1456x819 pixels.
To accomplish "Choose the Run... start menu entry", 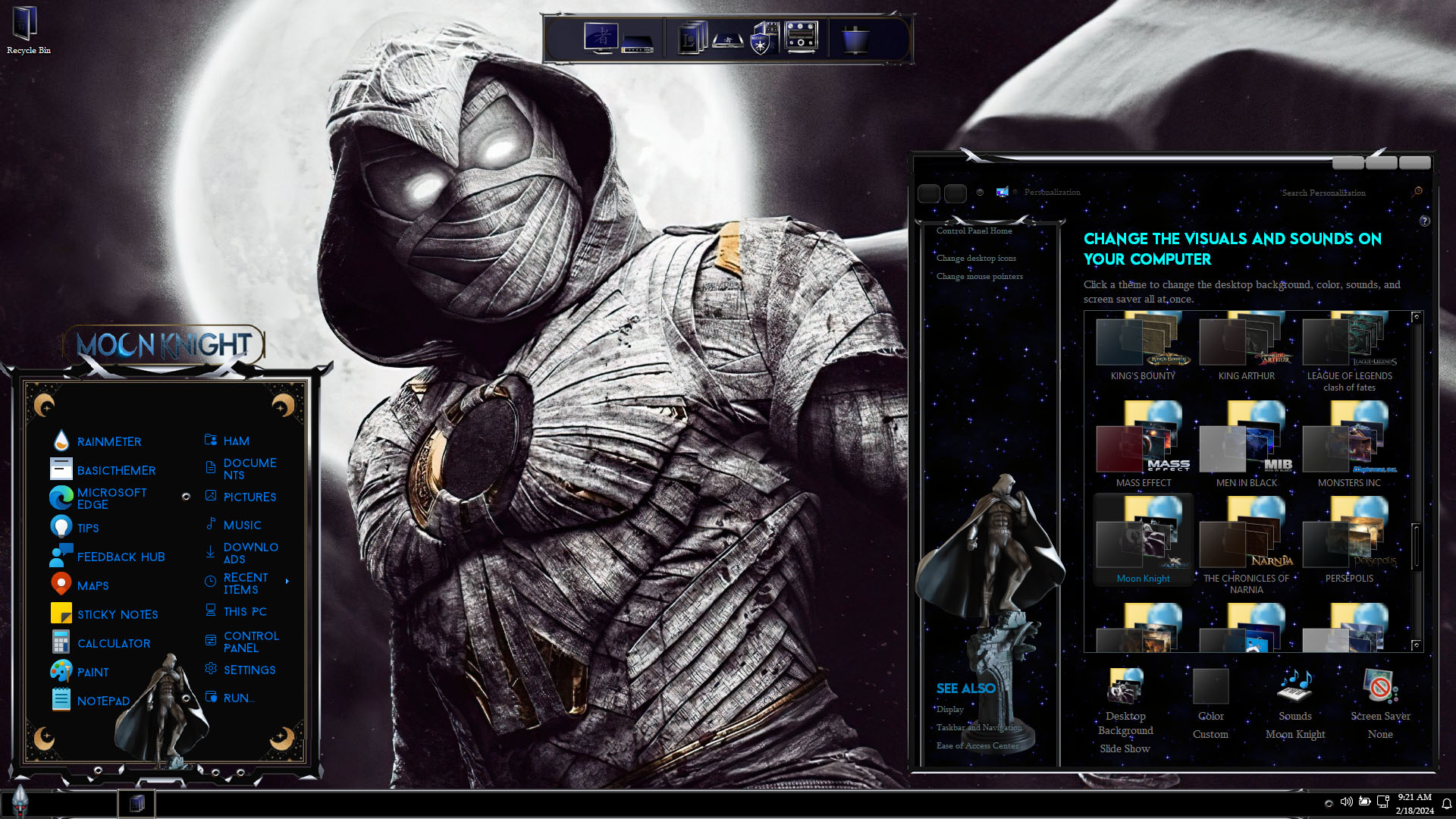I will (237, 698).
